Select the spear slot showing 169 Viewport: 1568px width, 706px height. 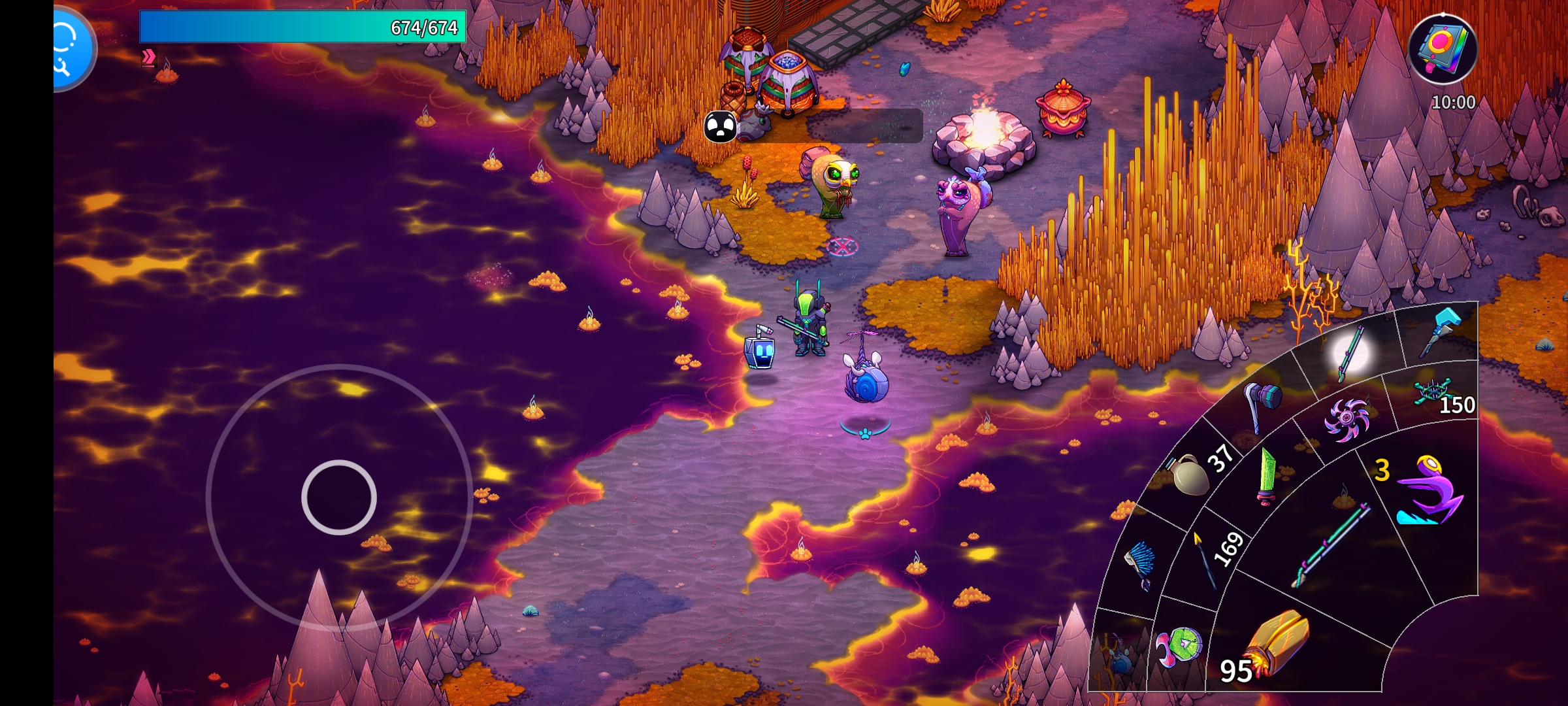(x=1207, y=559)
